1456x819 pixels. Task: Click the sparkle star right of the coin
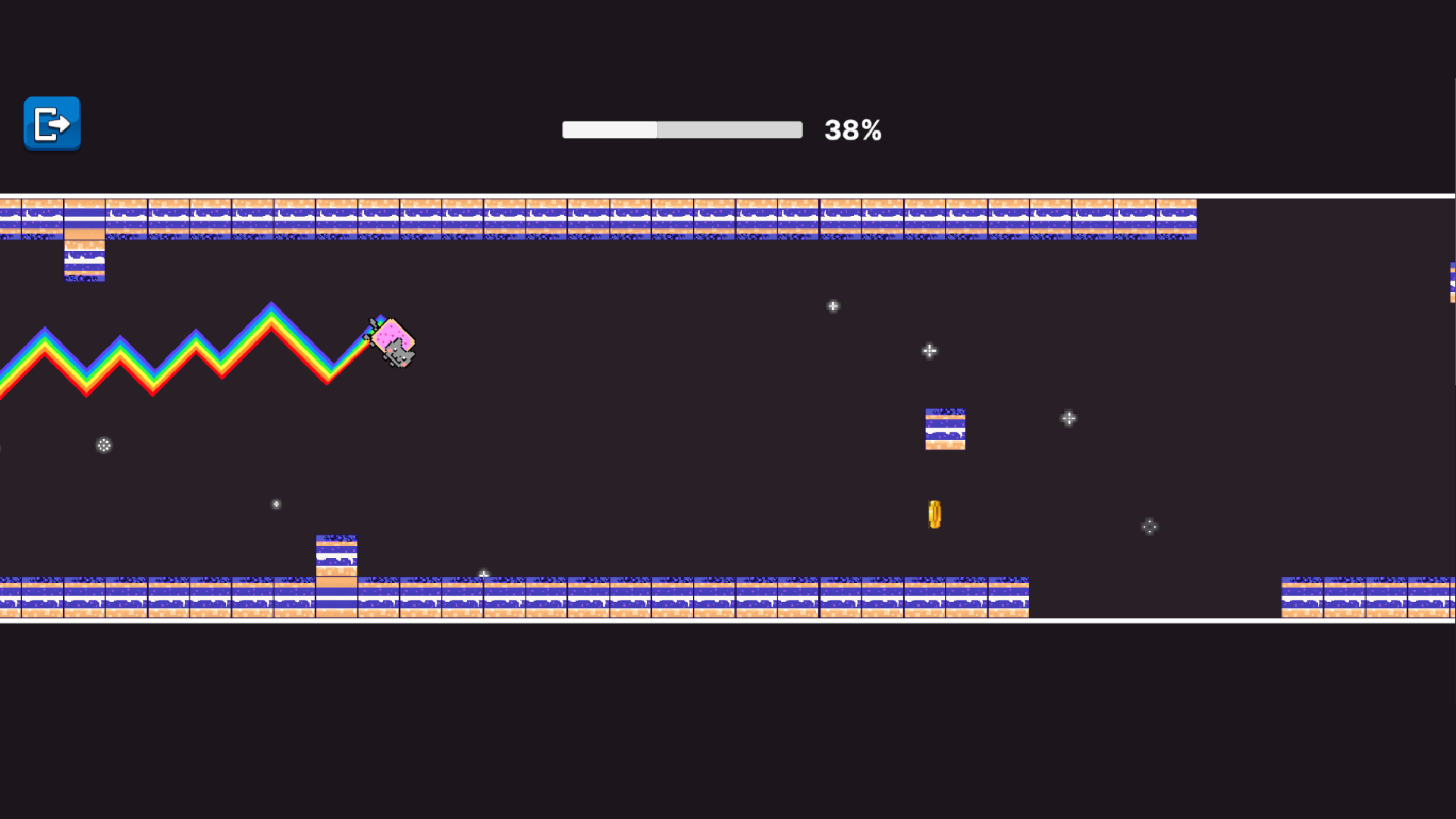point(1069,418)
